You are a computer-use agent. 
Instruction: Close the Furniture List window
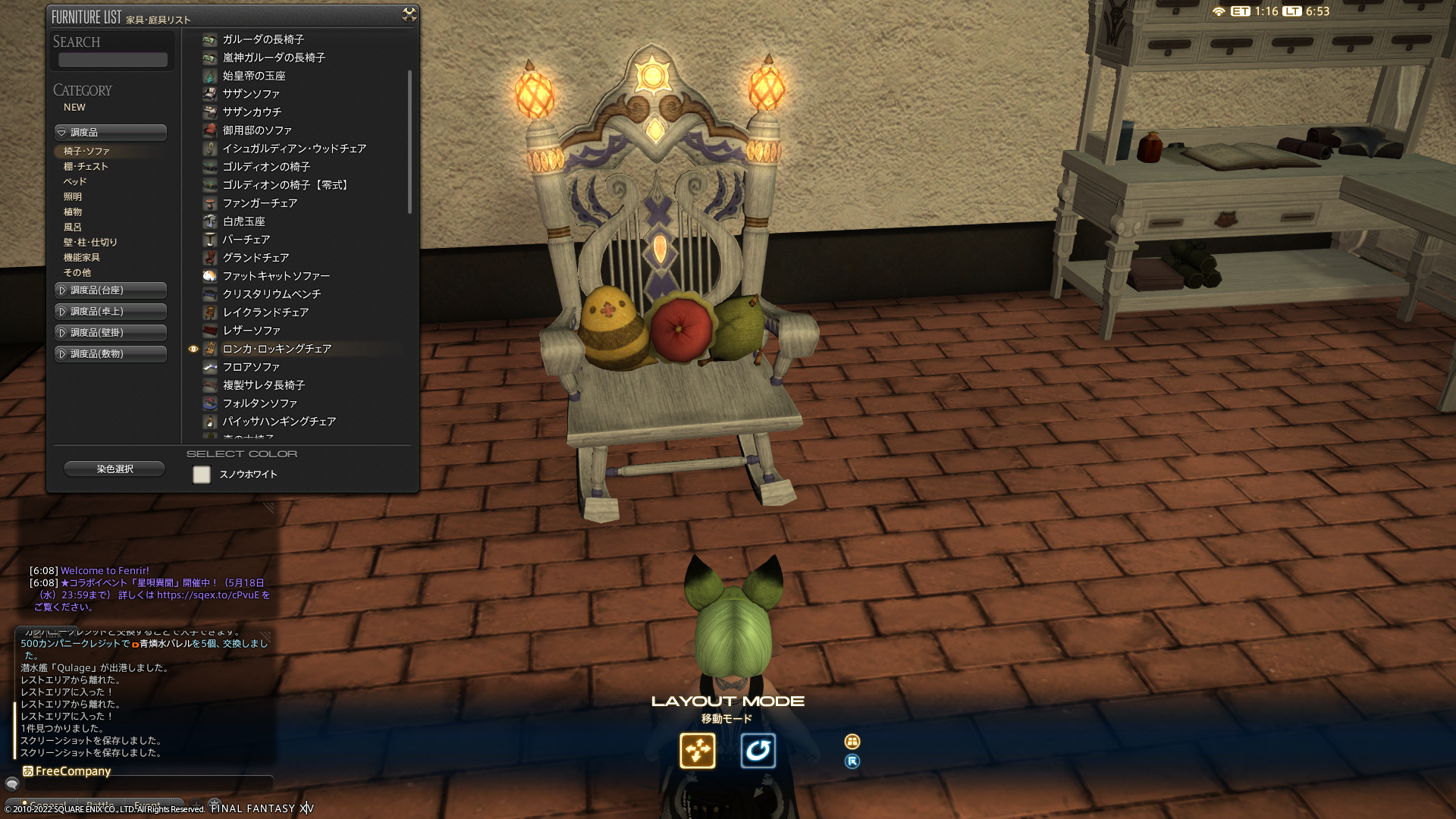(409, 14)
